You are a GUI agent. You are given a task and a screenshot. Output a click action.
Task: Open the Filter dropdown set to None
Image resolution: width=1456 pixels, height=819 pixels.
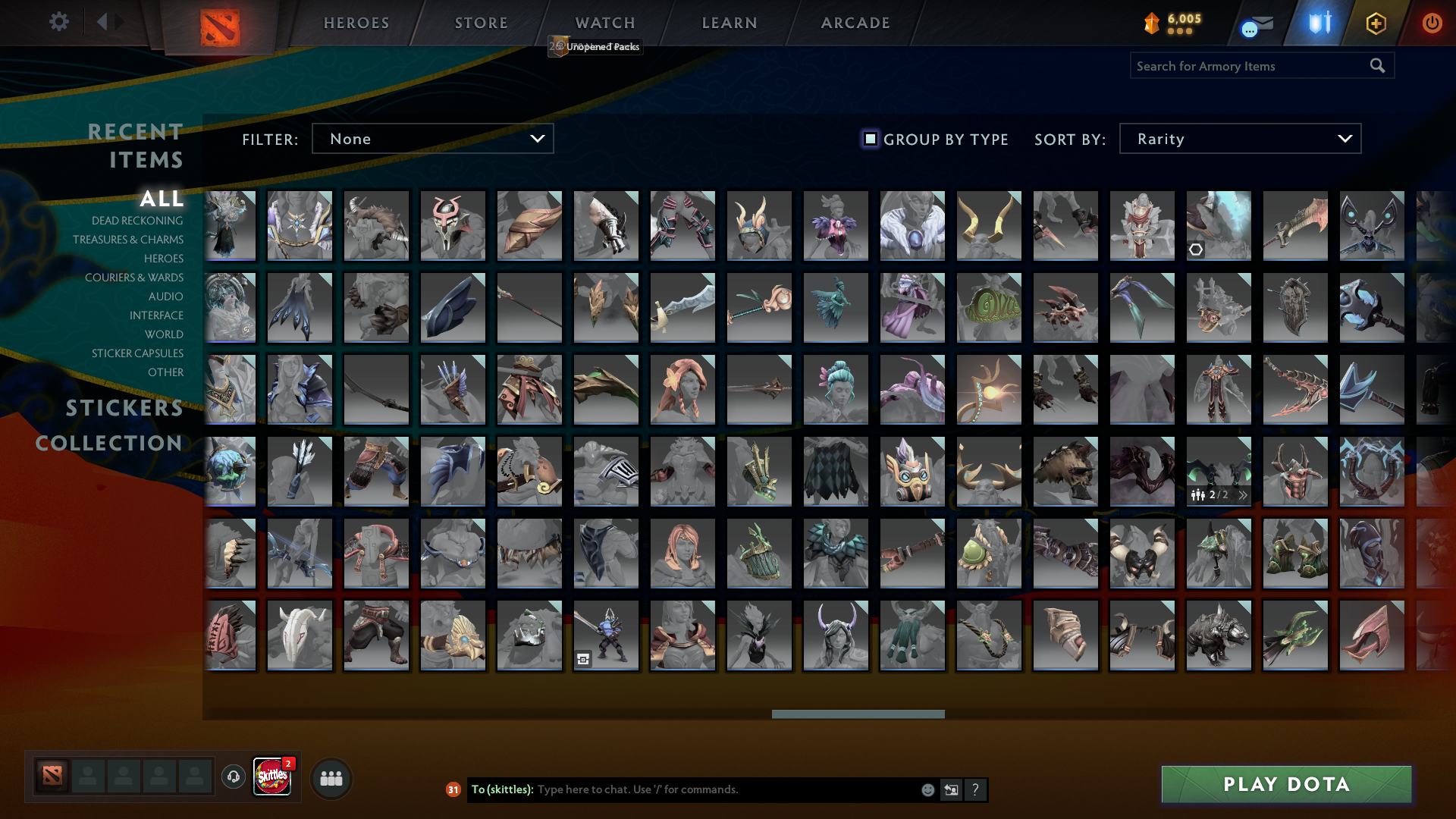point(432,138)
